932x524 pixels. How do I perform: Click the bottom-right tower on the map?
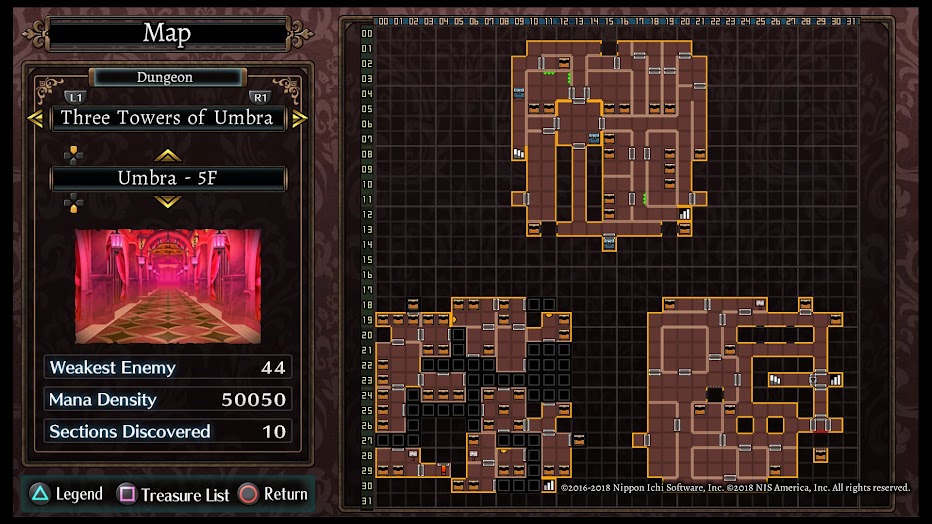click(x=738, y=387)
